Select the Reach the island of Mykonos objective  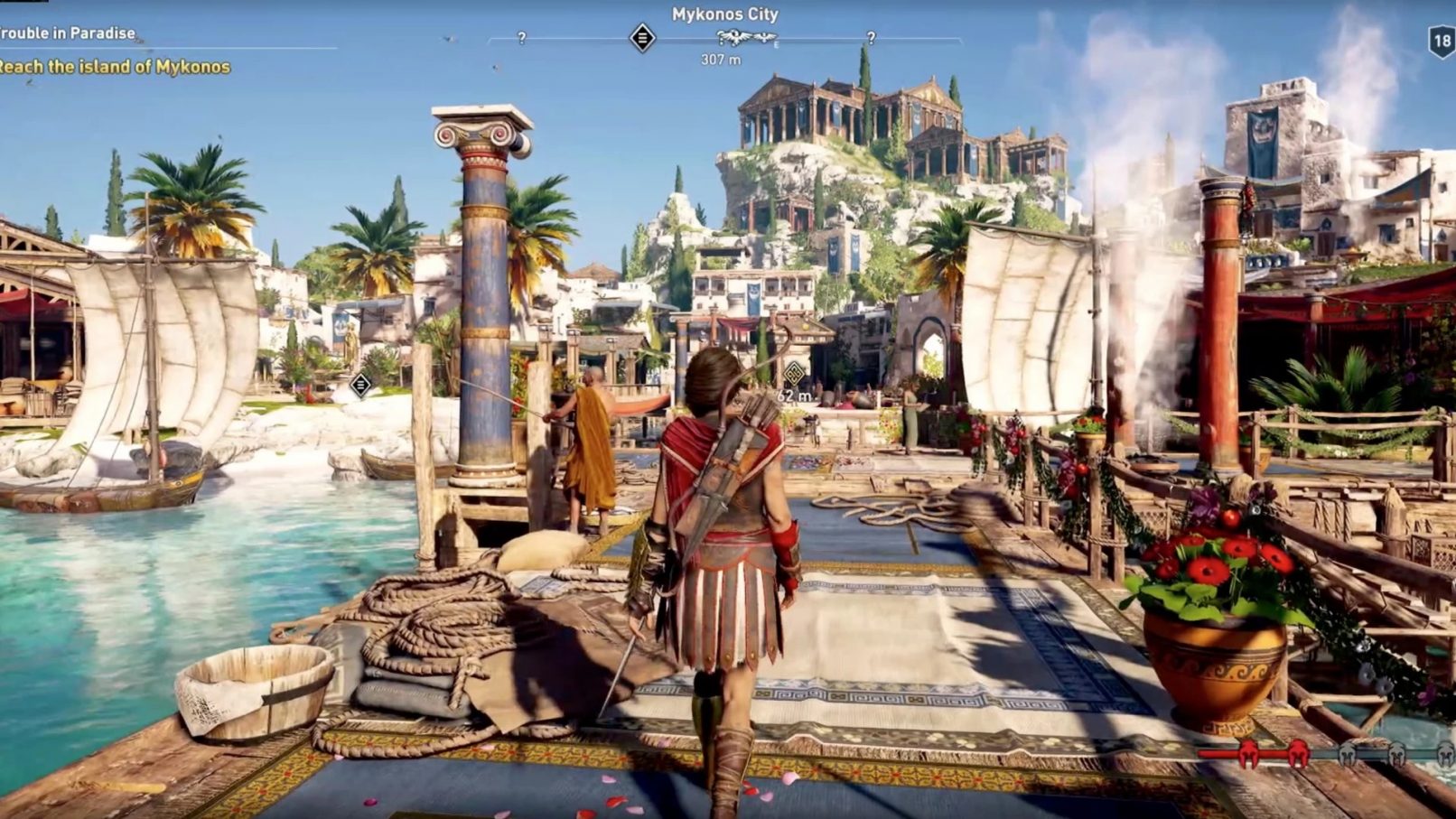(x=115, y=67)
